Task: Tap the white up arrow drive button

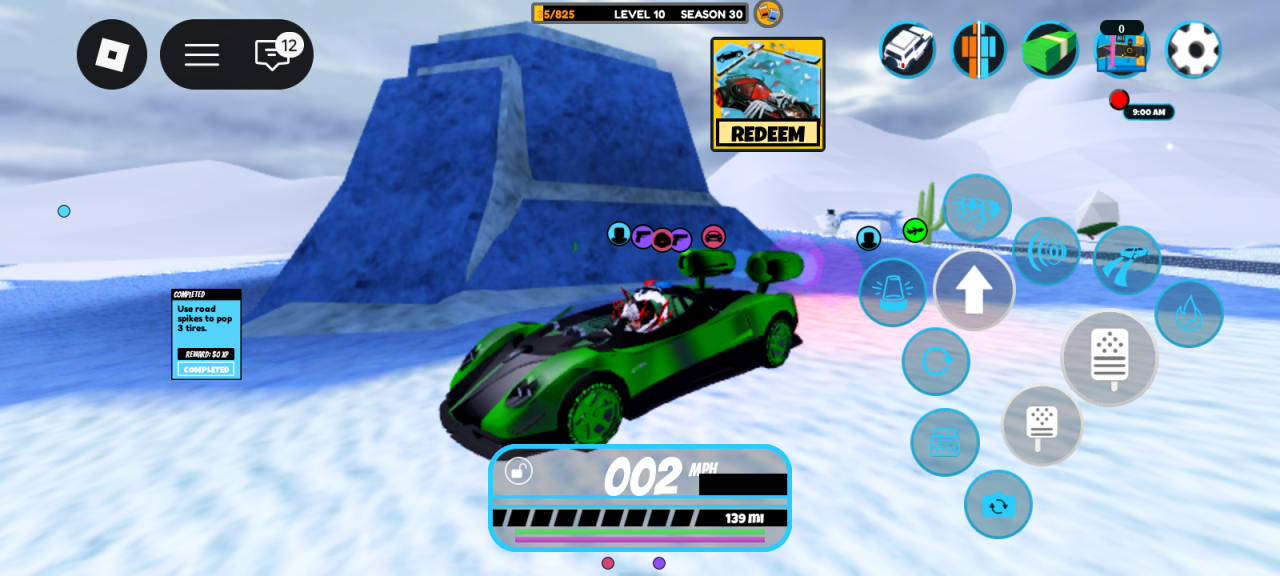Action: pyautogui.click(x=974, y=290)
